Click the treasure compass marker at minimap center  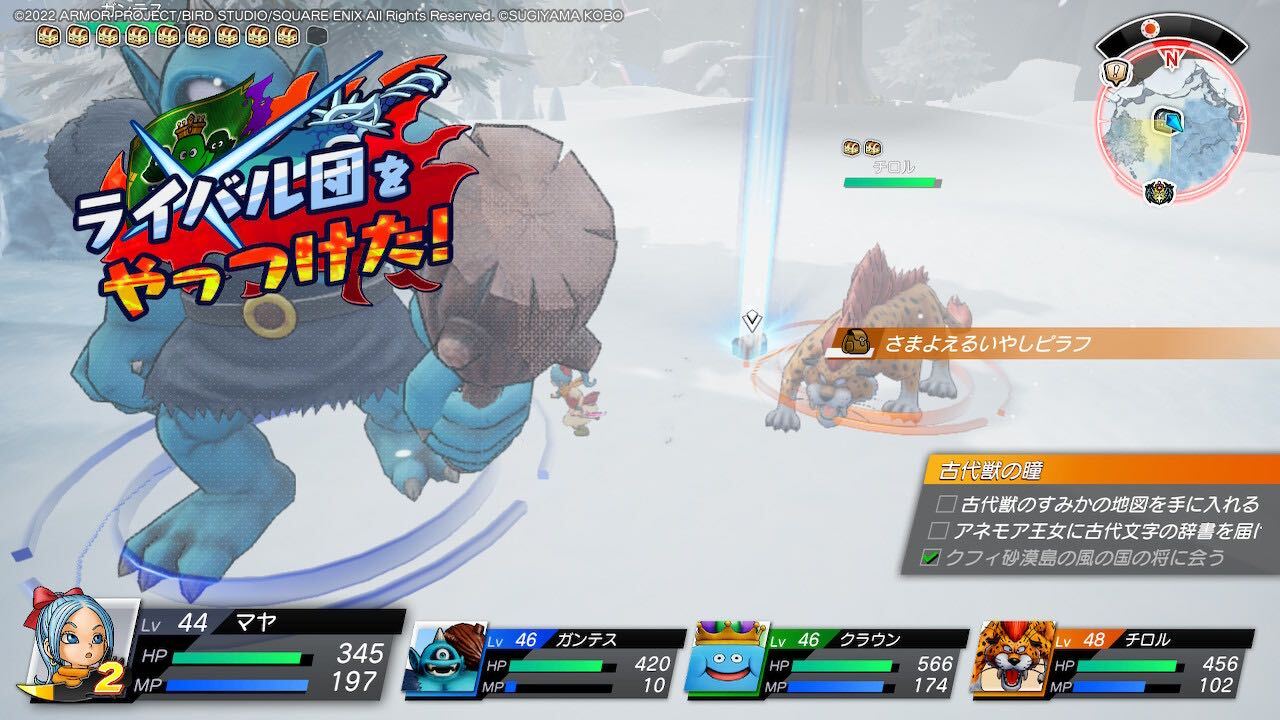tap(1168, 123)
